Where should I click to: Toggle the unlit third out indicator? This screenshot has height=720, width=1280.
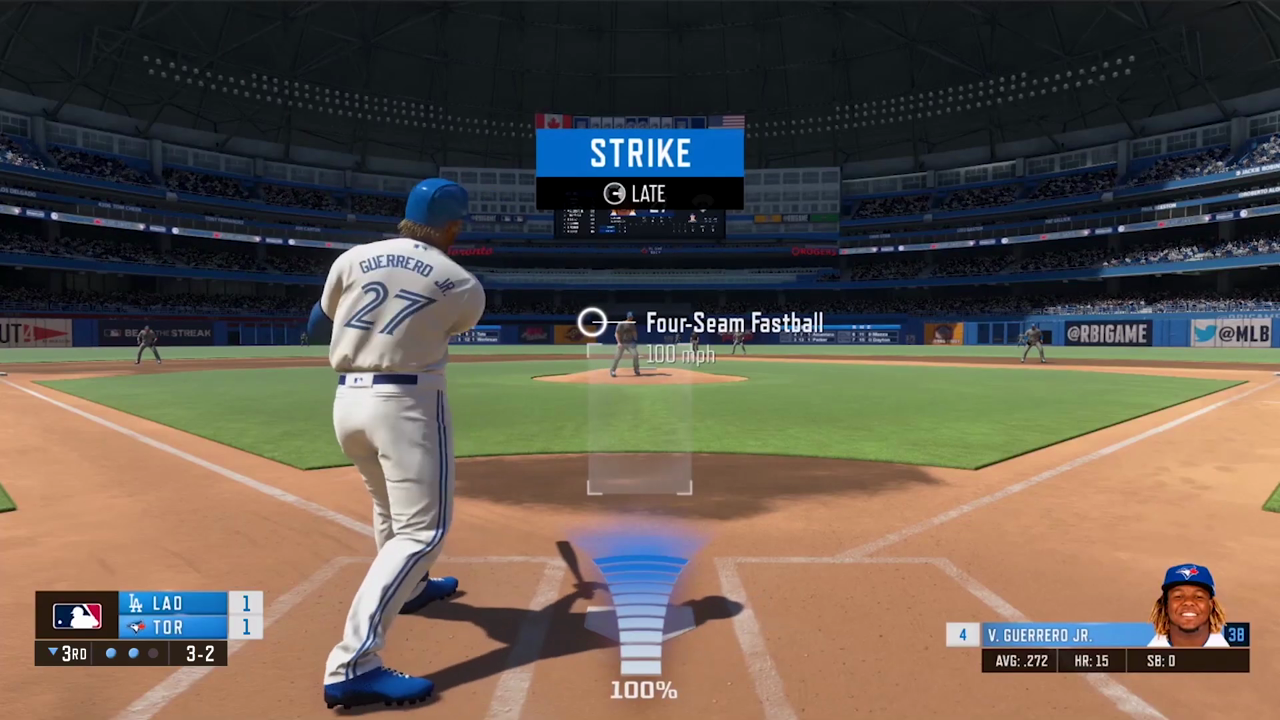tap(154, 653)
